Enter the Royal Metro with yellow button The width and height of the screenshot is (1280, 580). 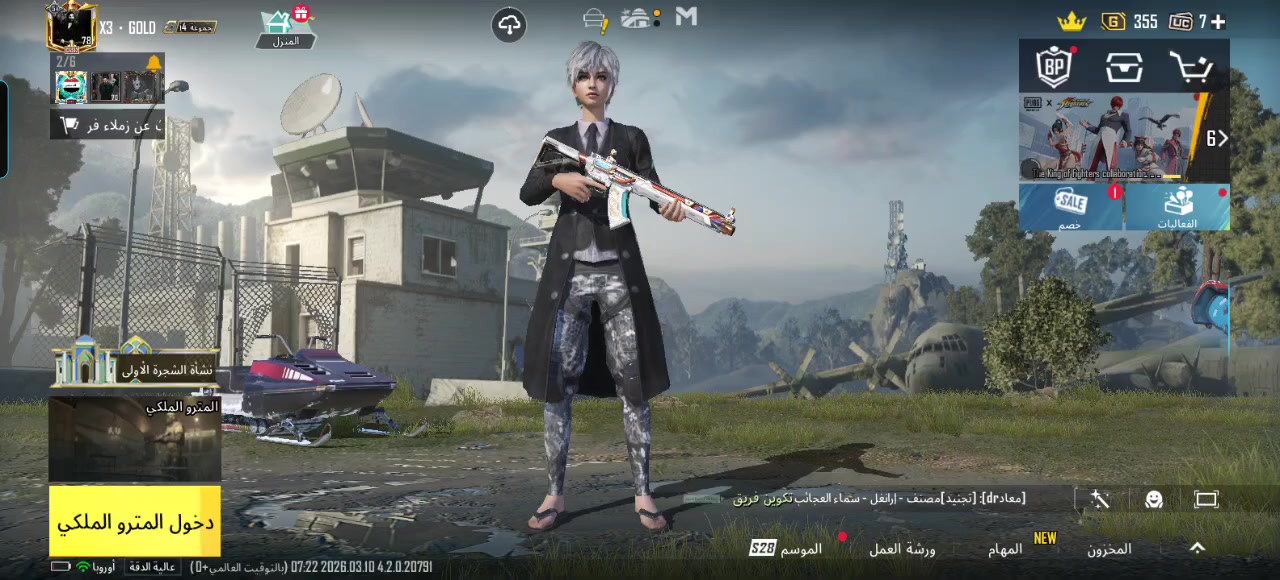click(135, 521)
